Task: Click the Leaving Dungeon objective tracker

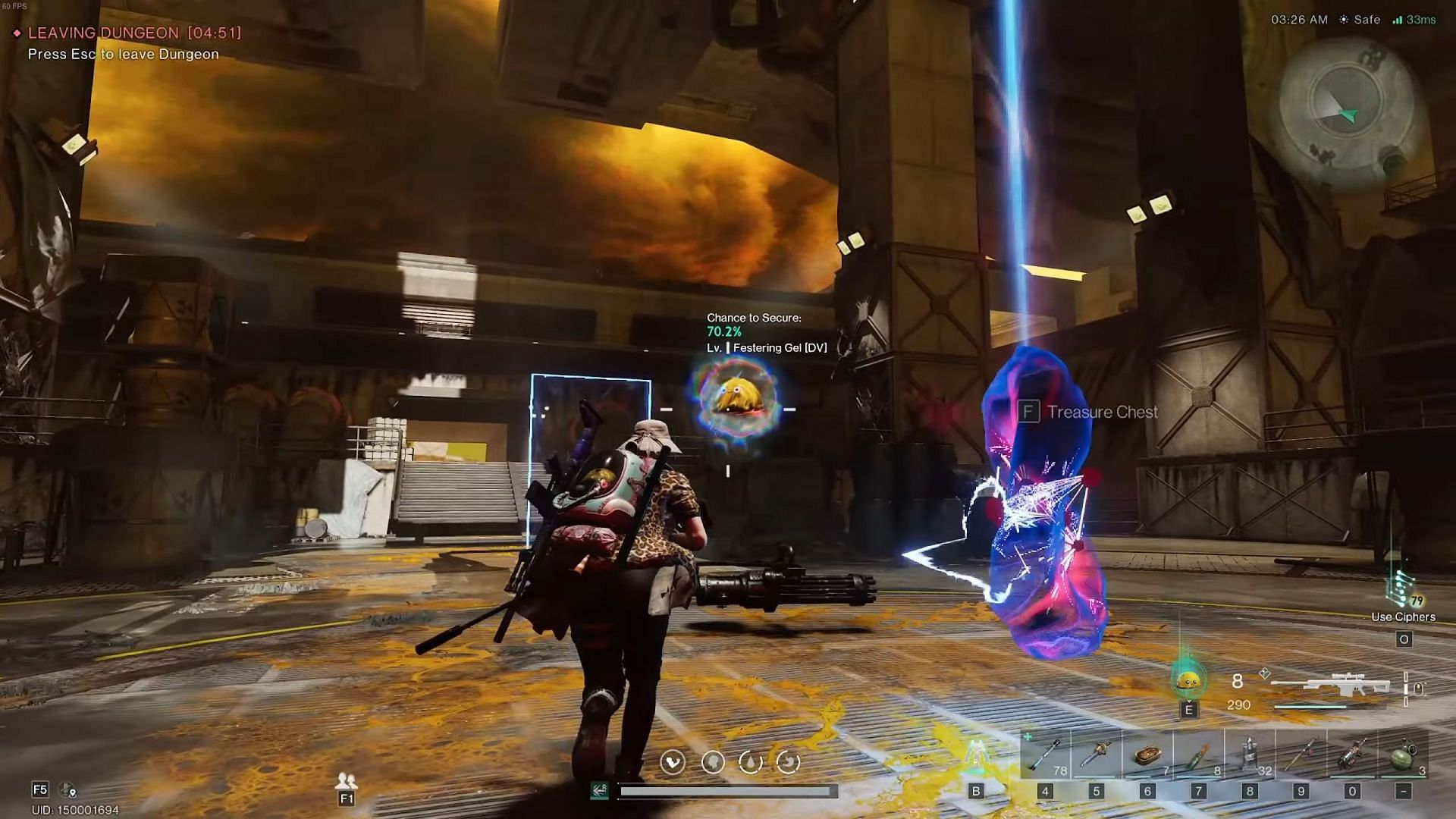Action: coord(127,33)
